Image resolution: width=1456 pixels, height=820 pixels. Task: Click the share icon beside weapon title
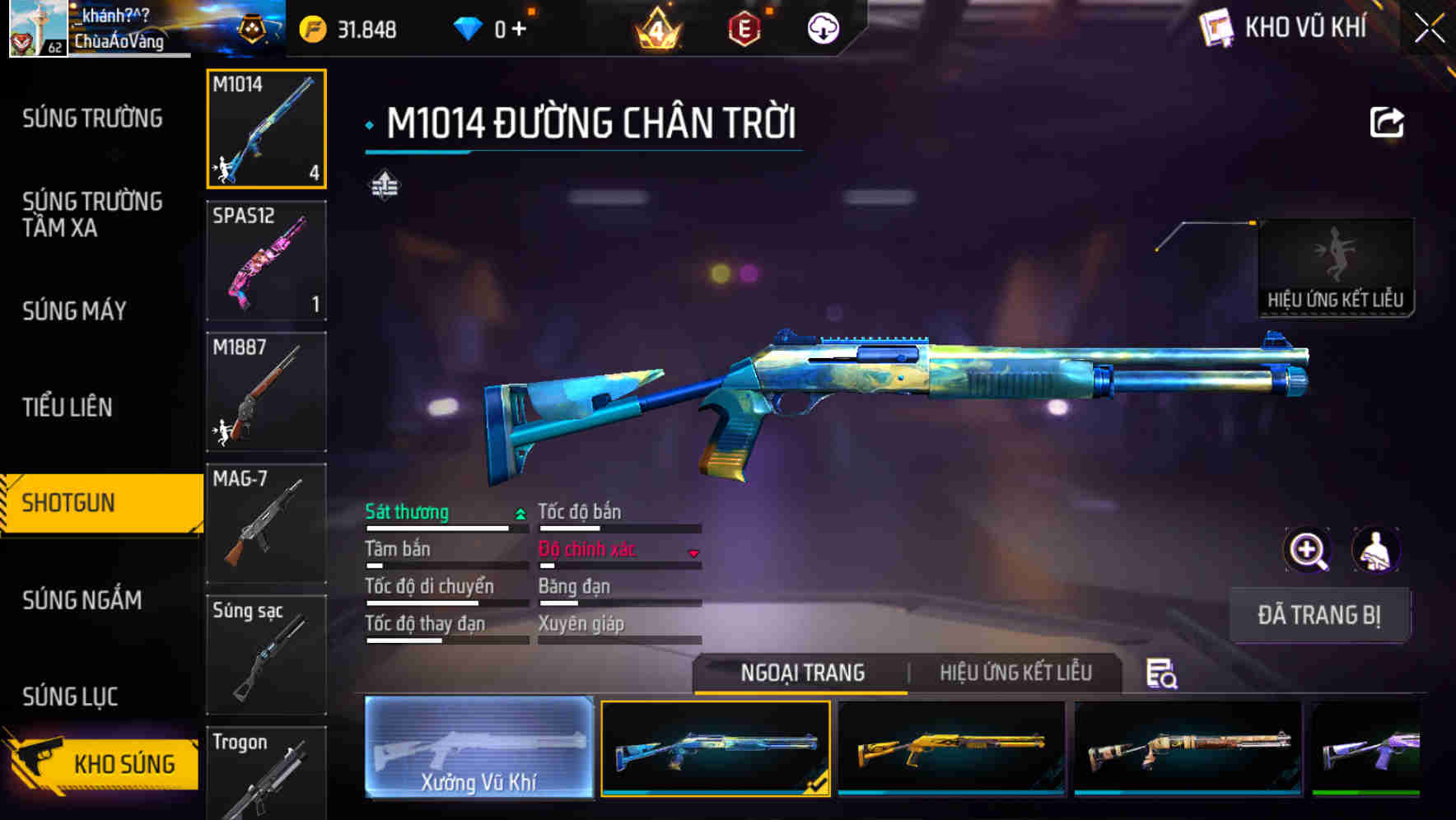click(x=1386, y=123)
